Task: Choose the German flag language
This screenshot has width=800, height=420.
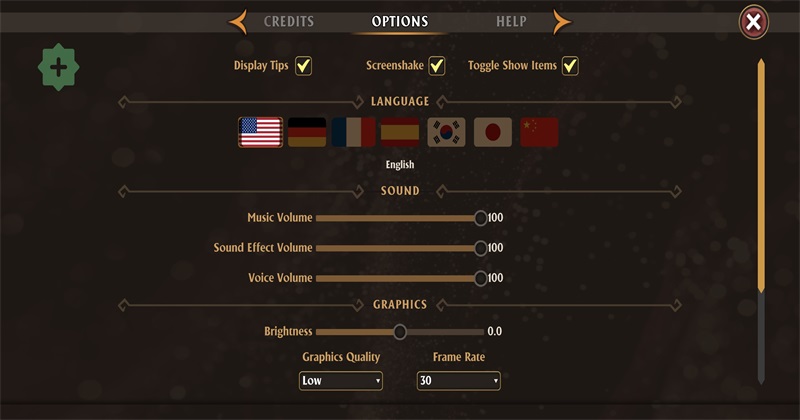Action: pos(307,132)
